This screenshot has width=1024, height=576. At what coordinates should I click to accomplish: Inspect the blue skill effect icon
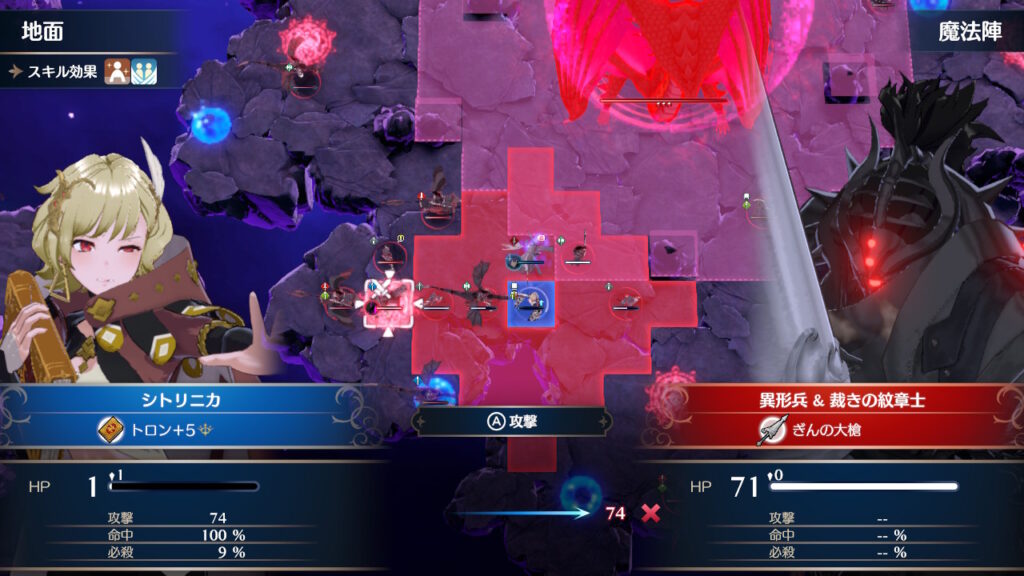point(145,71)
